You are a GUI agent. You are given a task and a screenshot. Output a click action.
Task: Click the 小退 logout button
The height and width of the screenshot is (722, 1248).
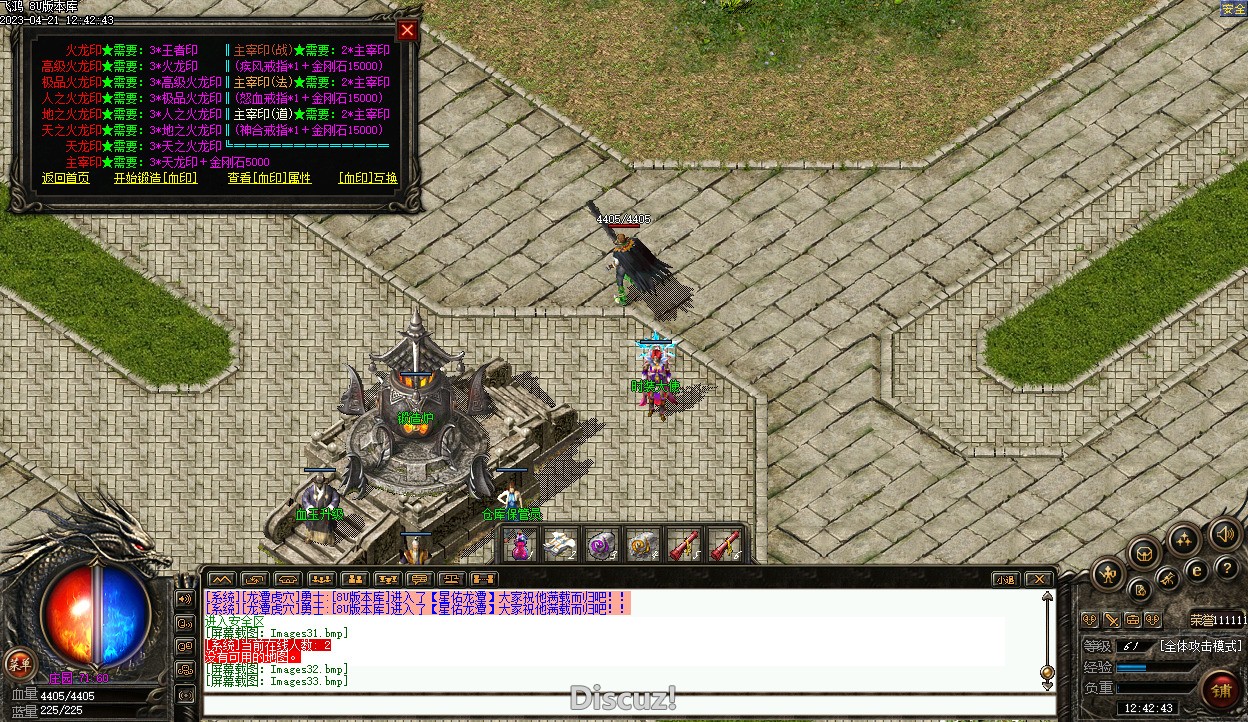(1005, 579)
